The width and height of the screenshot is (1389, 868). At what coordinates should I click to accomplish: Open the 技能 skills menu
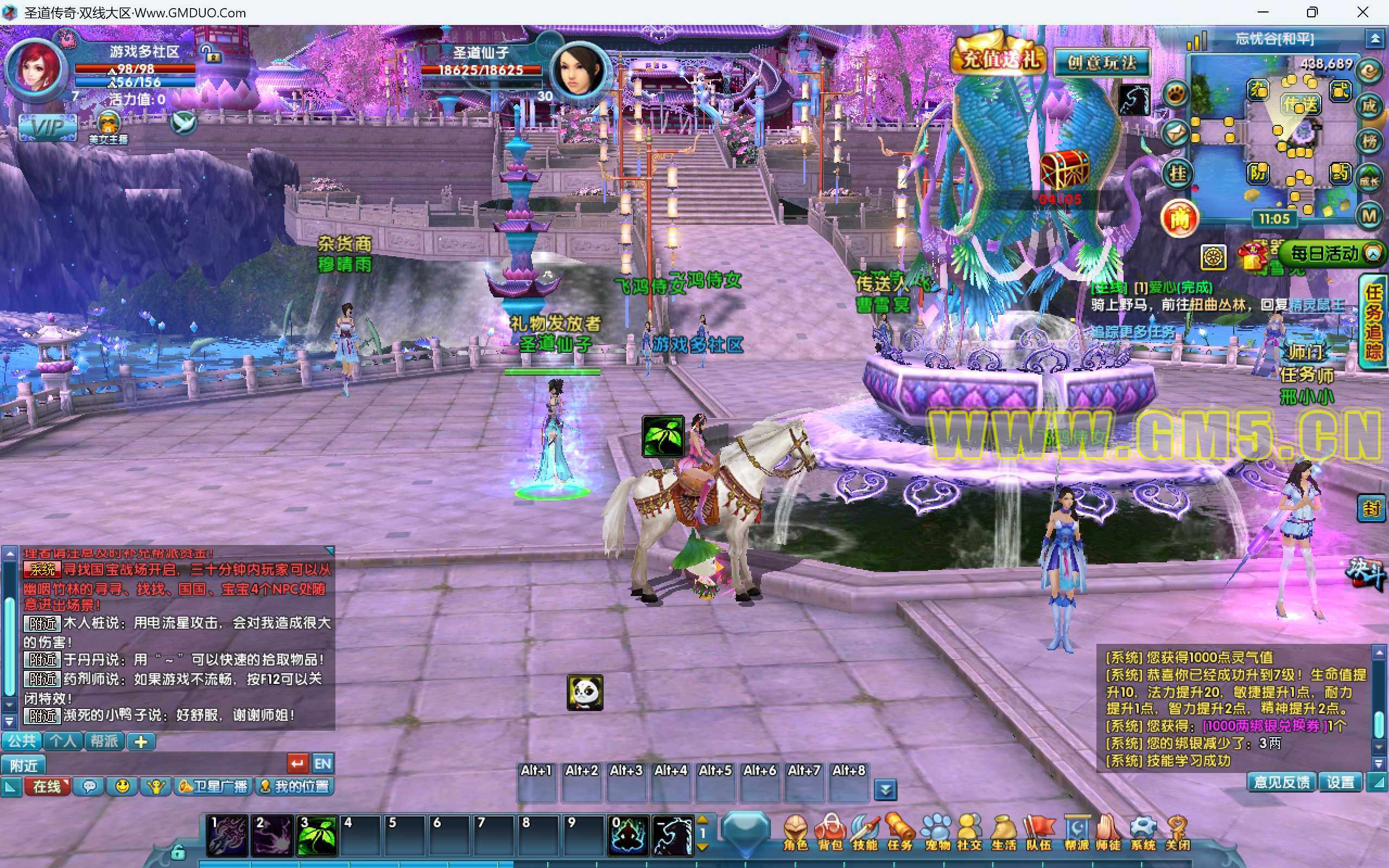coord(865,832)
